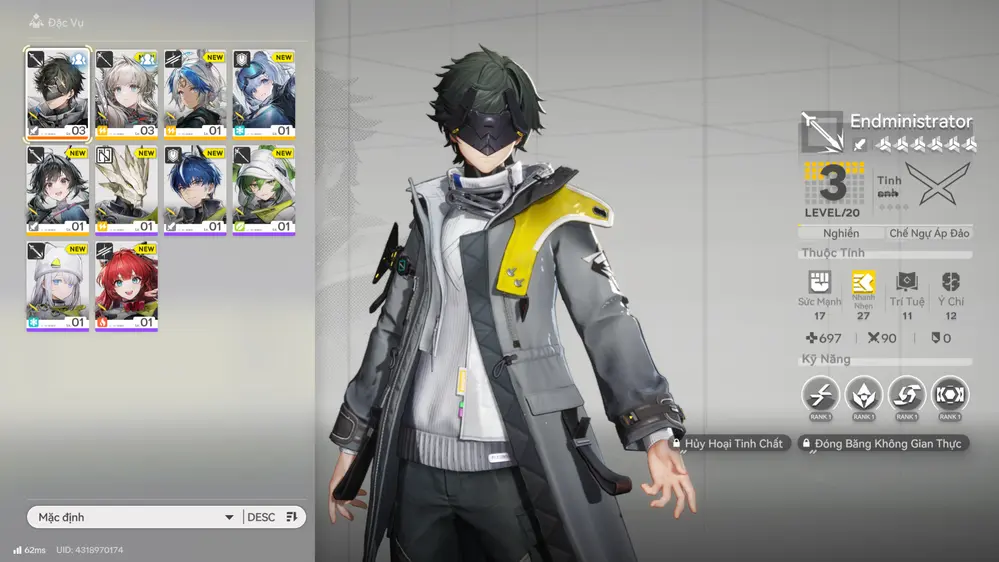Open the crossed-swords weapon slot
Screen dimensions: 999x562
937,183
